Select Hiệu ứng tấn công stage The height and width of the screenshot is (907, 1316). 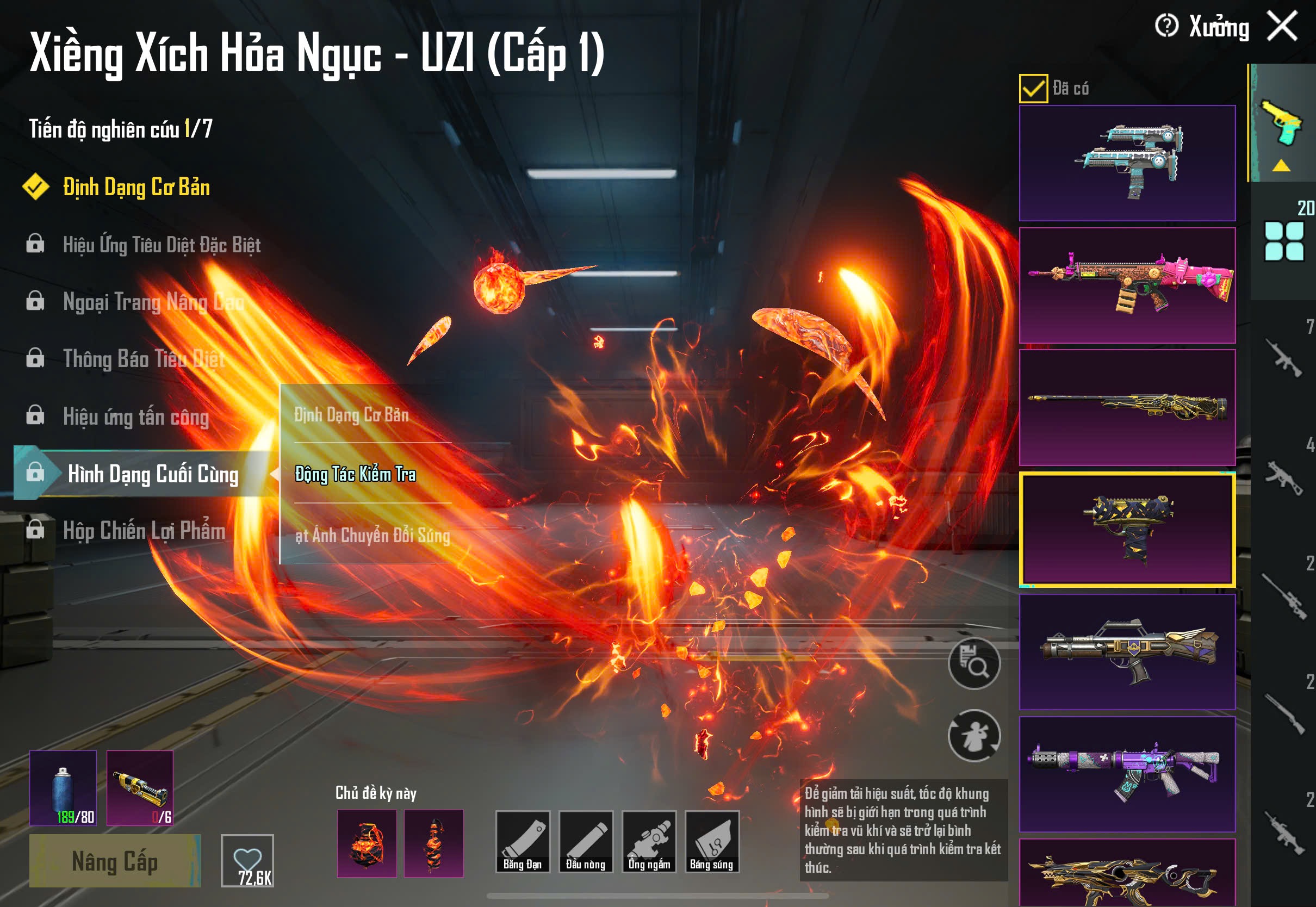pyautogui.click(x=136, y=417)
